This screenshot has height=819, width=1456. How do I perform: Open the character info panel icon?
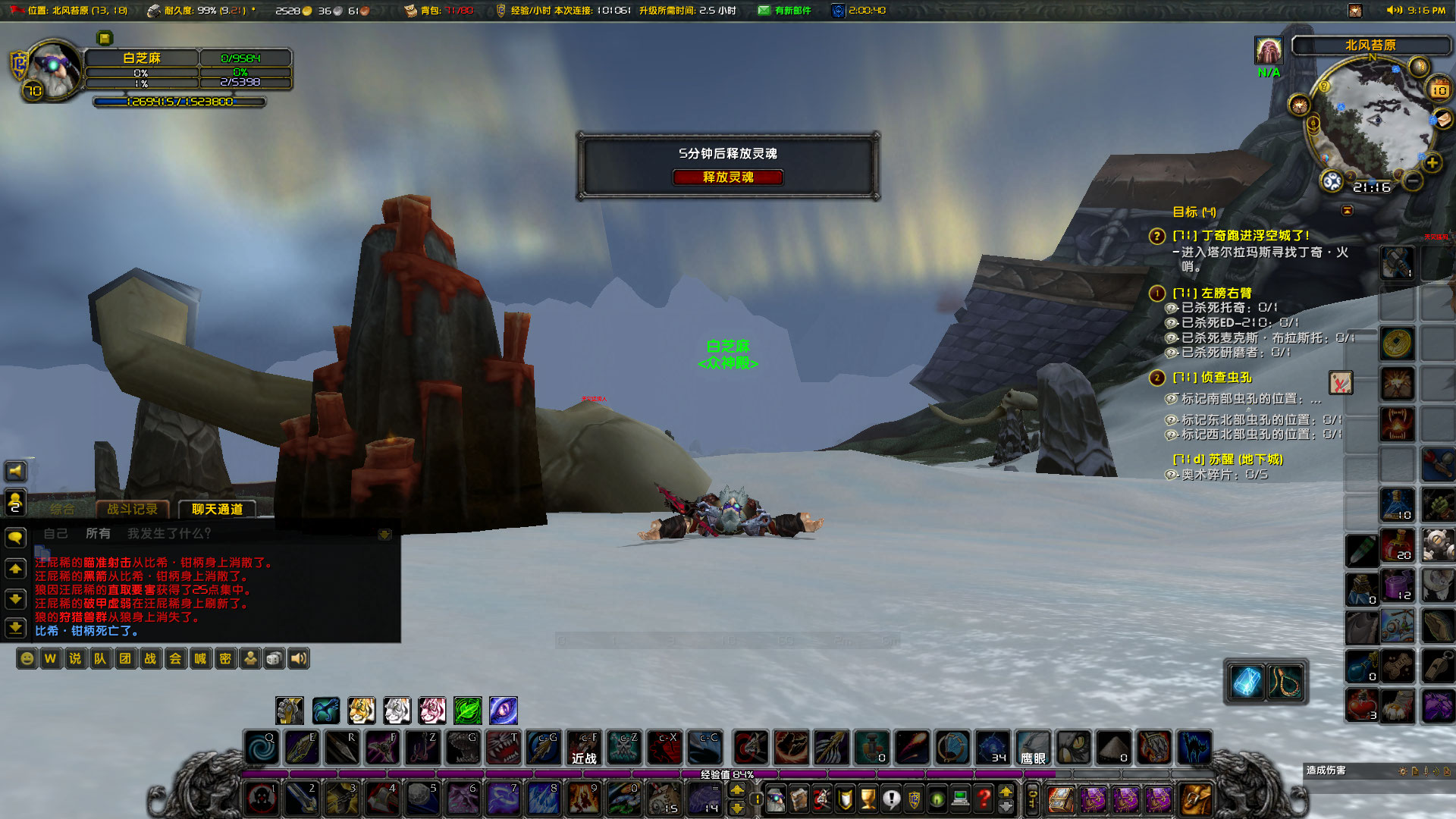tap(776, 800)
